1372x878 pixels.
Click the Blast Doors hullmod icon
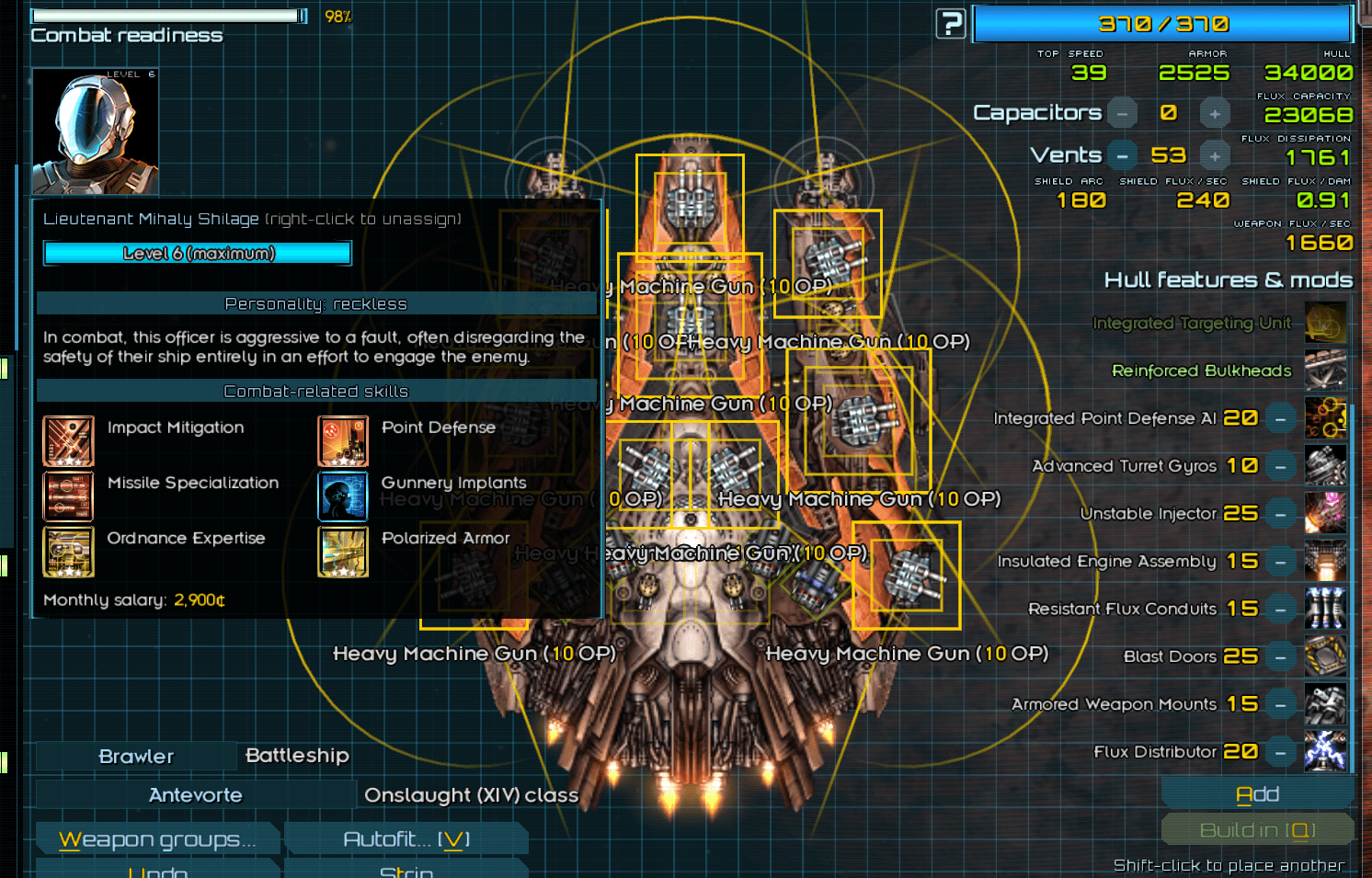(x=1325, y=656)
